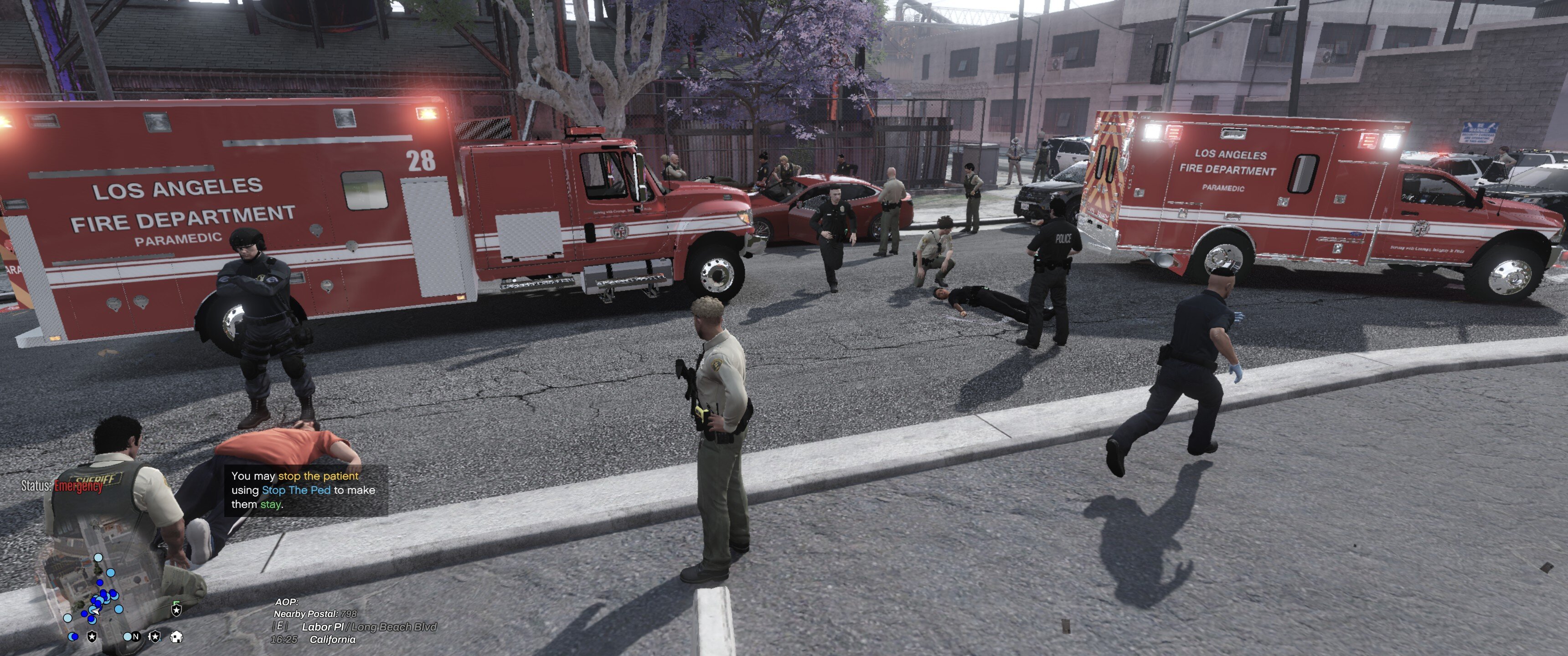Click the Stop The Ped help notification
This screenshot has height=656, width=1568.
(305, 490)
